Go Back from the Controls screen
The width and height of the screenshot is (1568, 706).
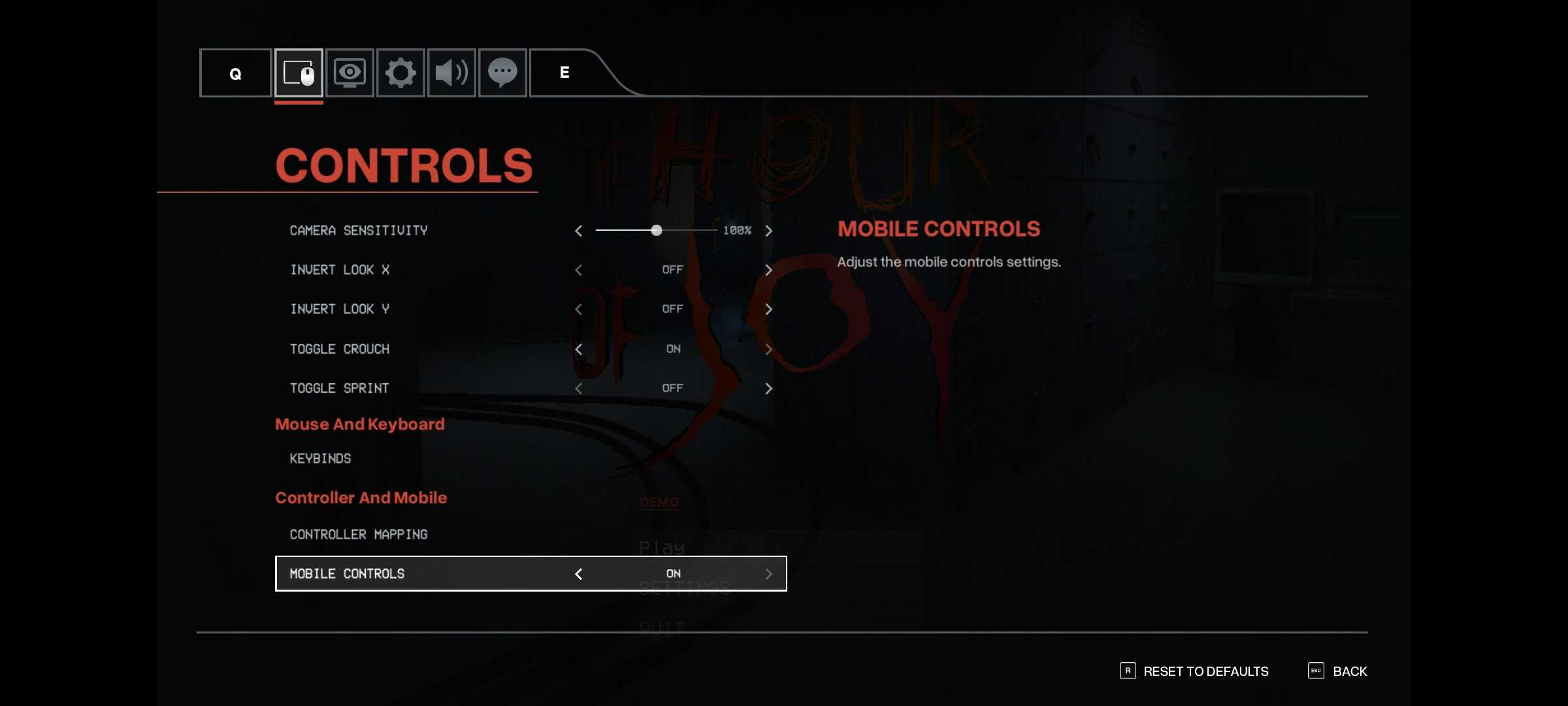click(1349, 671)
